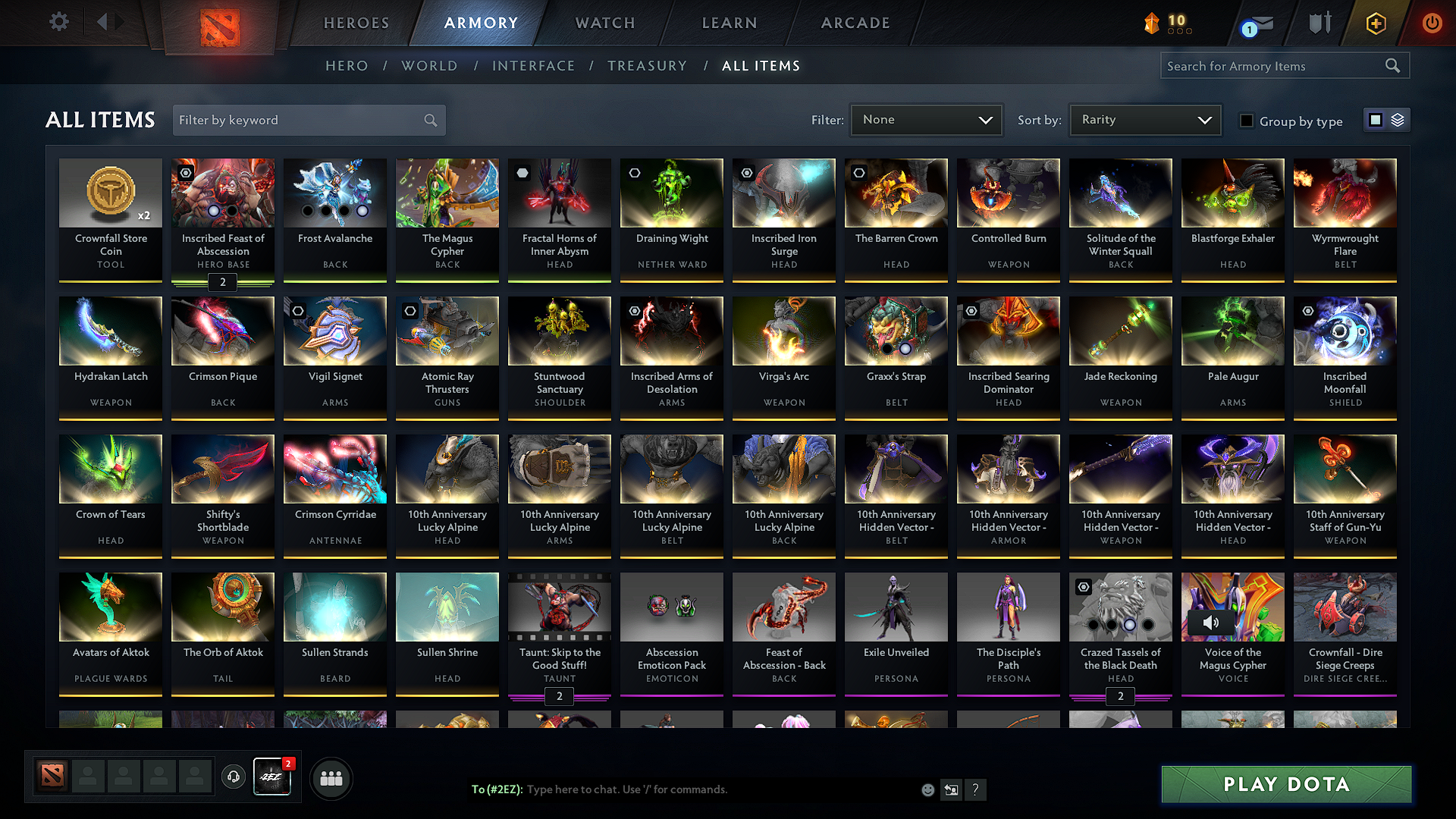Open the Filter dropdown set to None
Screen dimensions: 1456x819
pyautogui.click(x=926, y=119)
